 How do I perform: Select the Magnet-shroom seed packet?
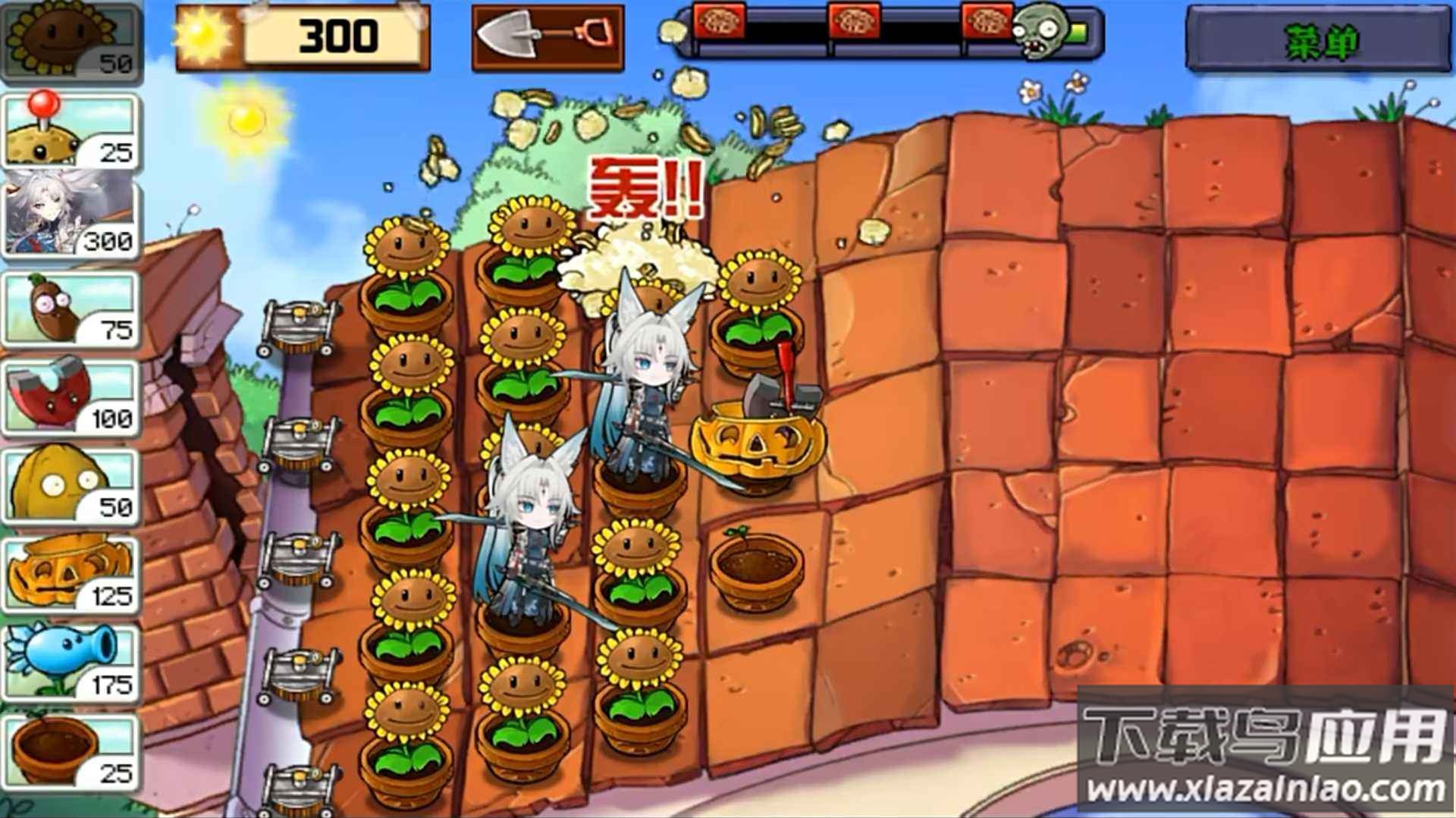(x=72, y=394)
